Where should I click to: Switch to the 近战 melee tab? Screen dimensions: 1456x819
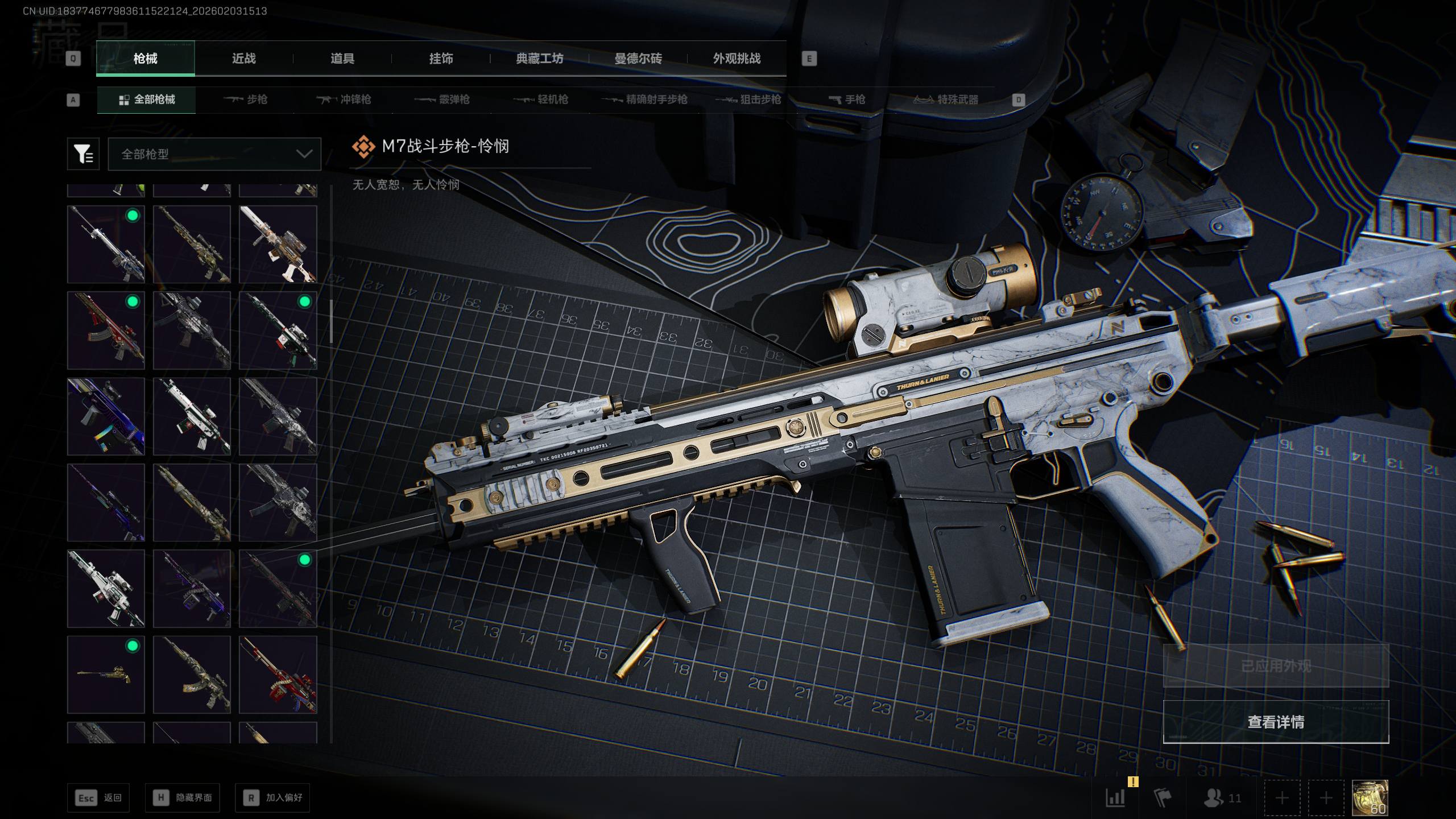(243, 59)
